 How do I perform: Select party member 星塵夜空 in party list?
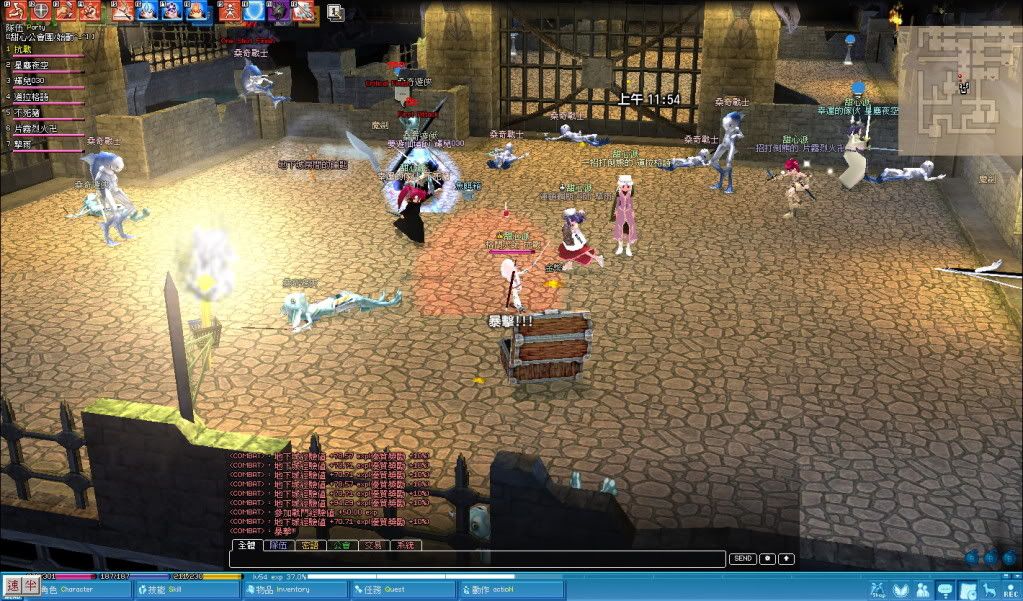[33, 64]
